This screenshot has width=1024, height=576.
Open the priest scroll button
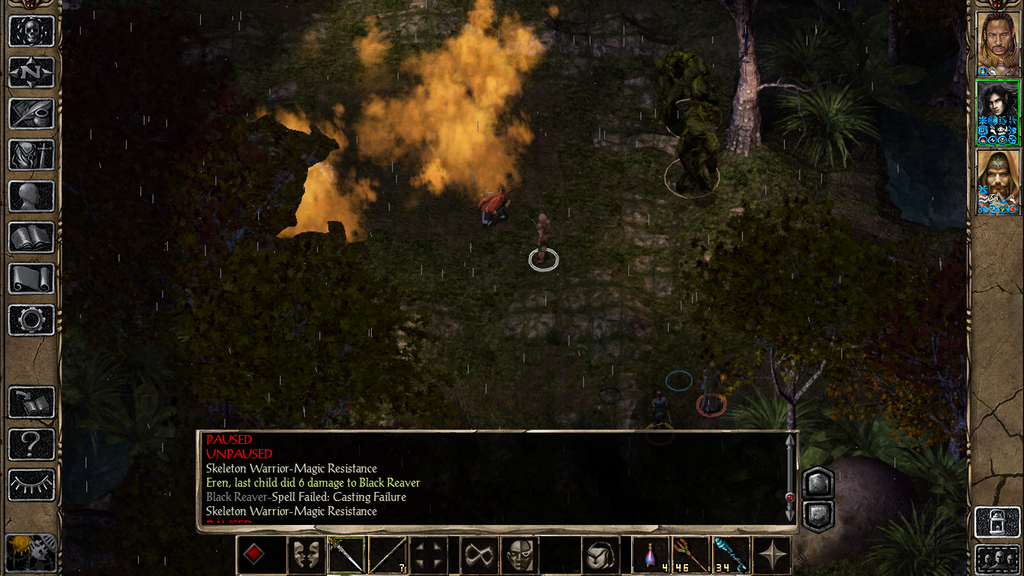tap(31, 279)
